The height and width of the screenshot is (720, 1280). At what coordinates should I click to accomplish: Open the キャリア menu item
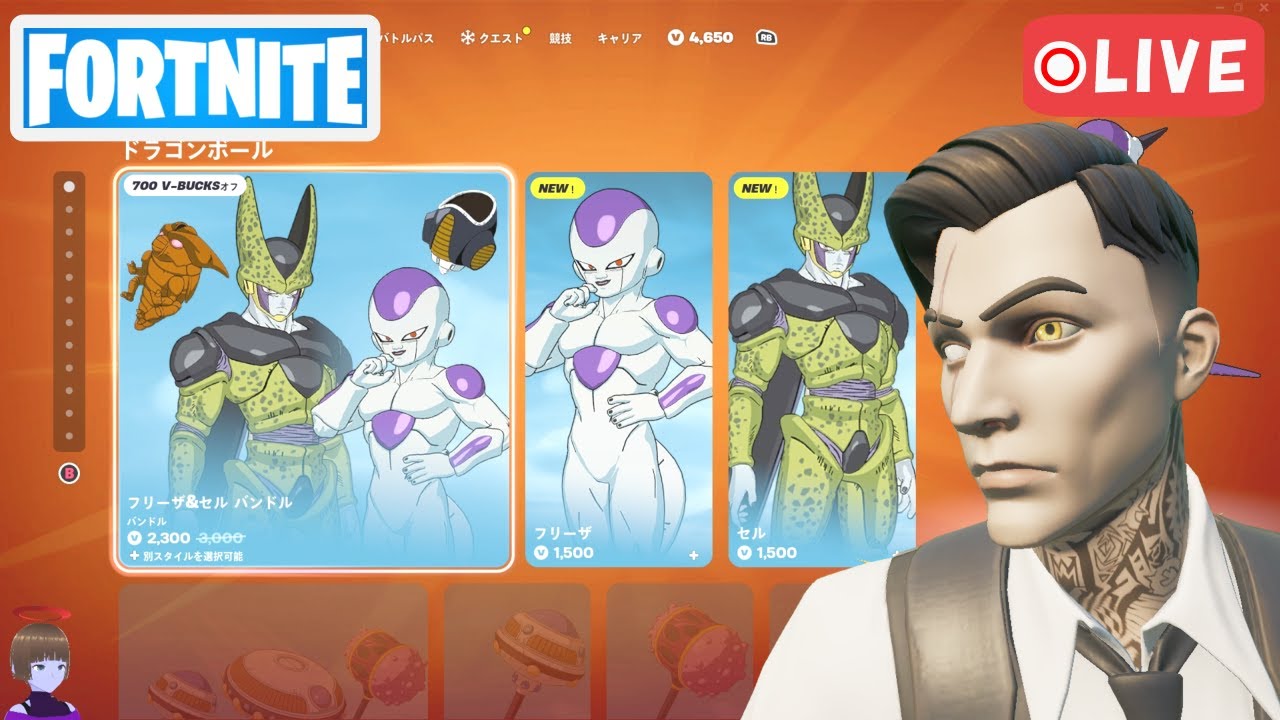pos(620,36)
